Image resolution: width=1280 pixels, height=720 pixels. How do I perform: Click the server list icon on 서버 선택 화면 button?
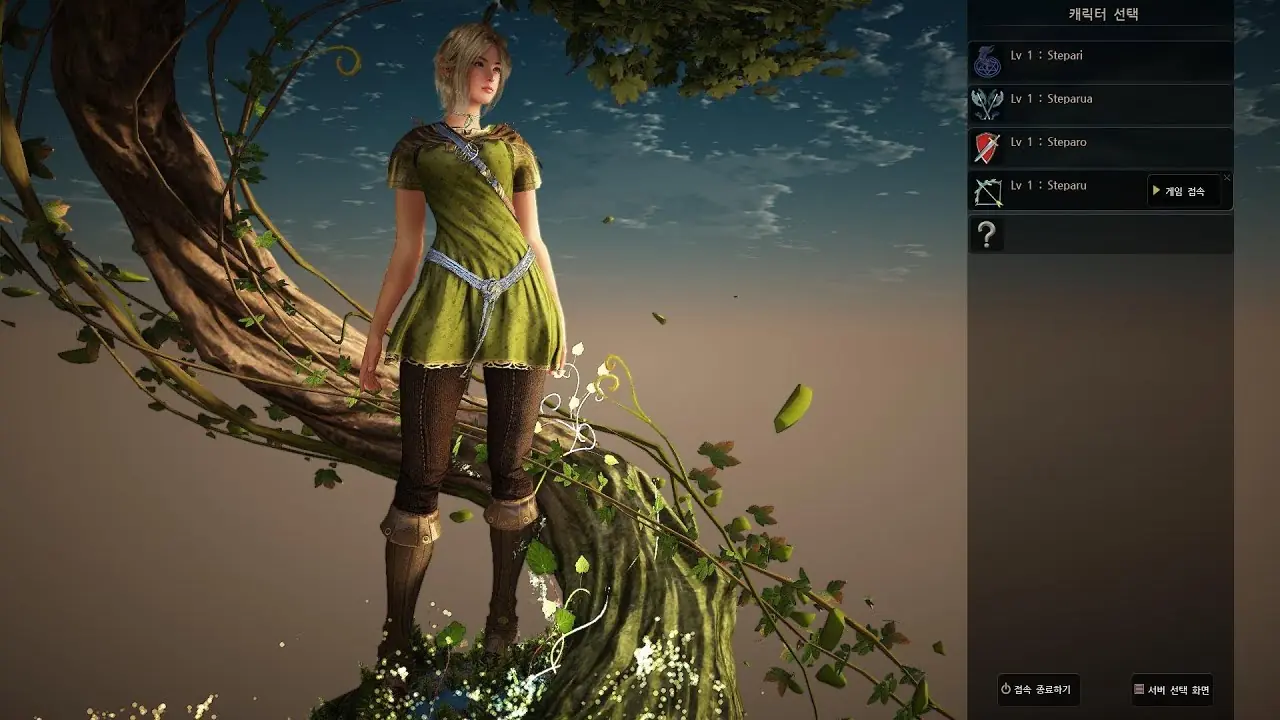click(x=1137, y=690)
